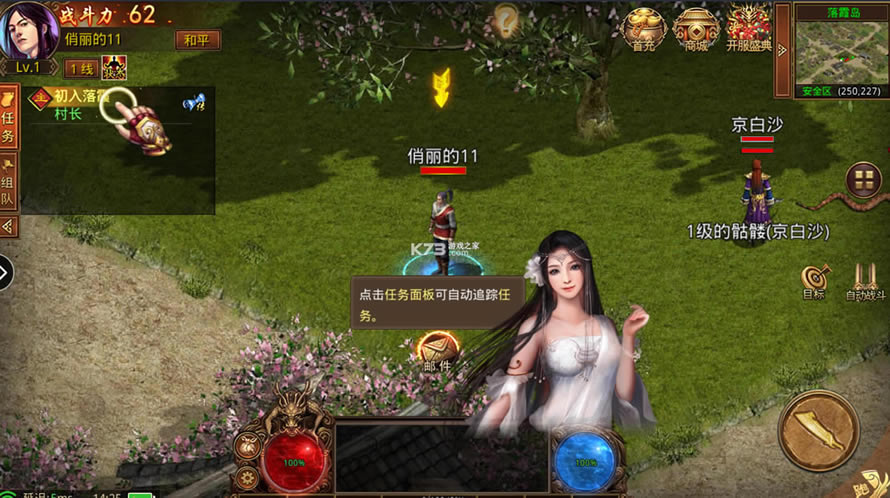Open the player portrait panel

pos(32,30)
